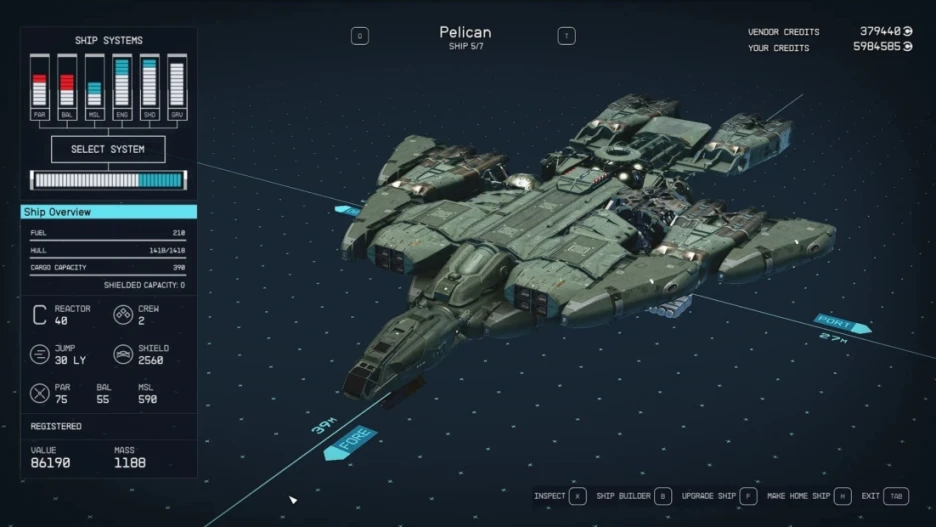The width and height of the screenshot is (936, 527).
Task: Exit the ship vendor menu
Action: pyautogui.click(x=884, y=496)
